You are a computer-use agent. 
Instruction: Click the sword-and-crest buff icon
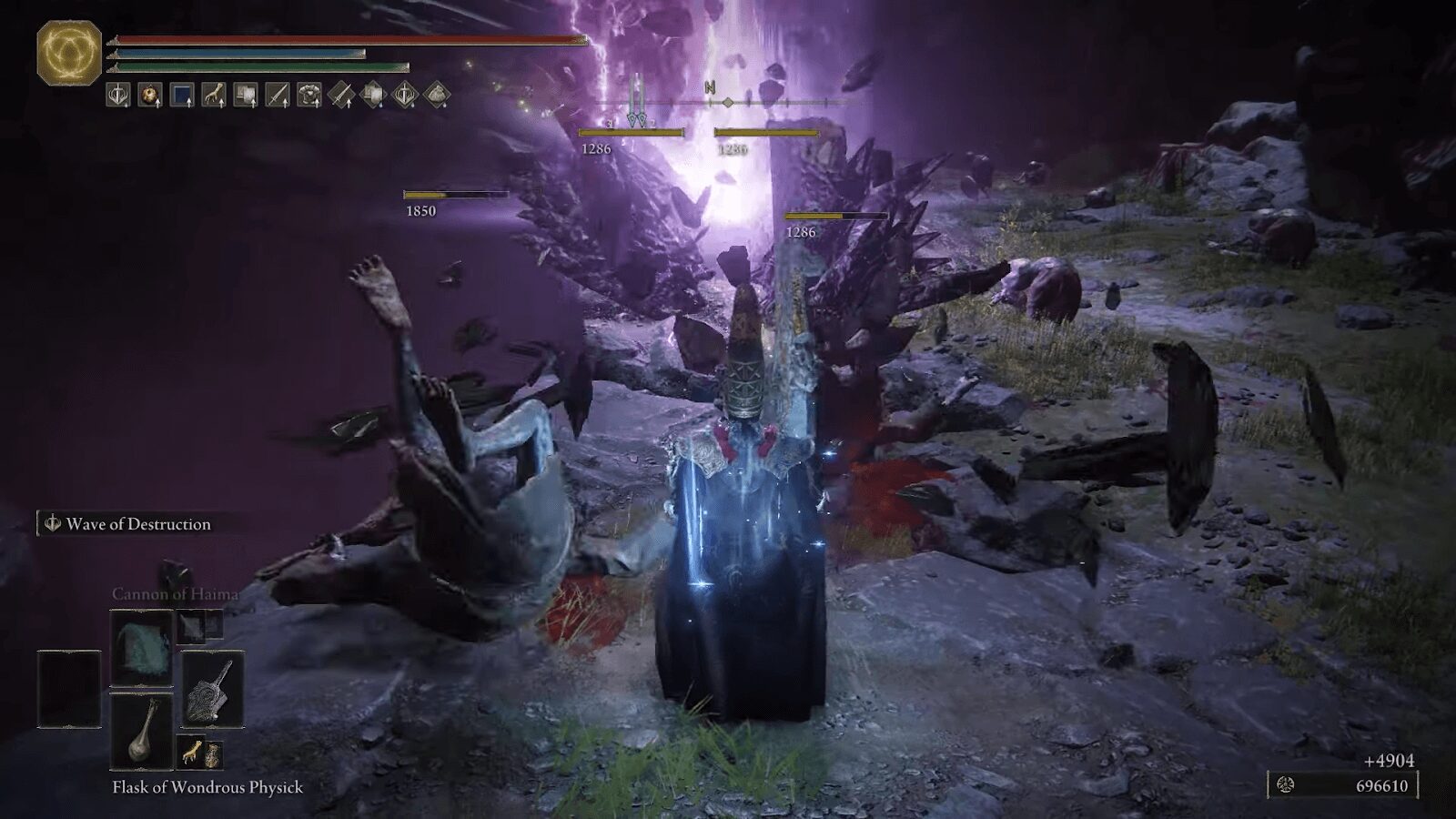tap(116, 96)
